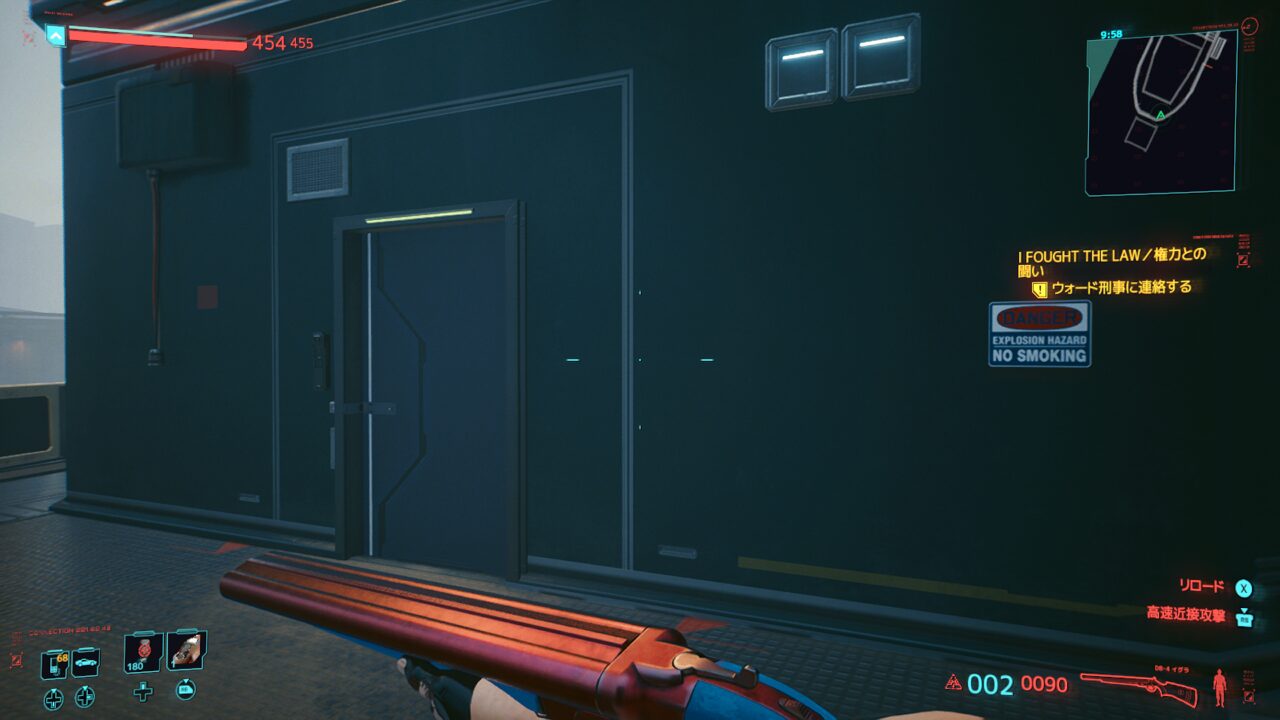
Task: Click the blue level badge by health bar
Action: tap(56, 36)
